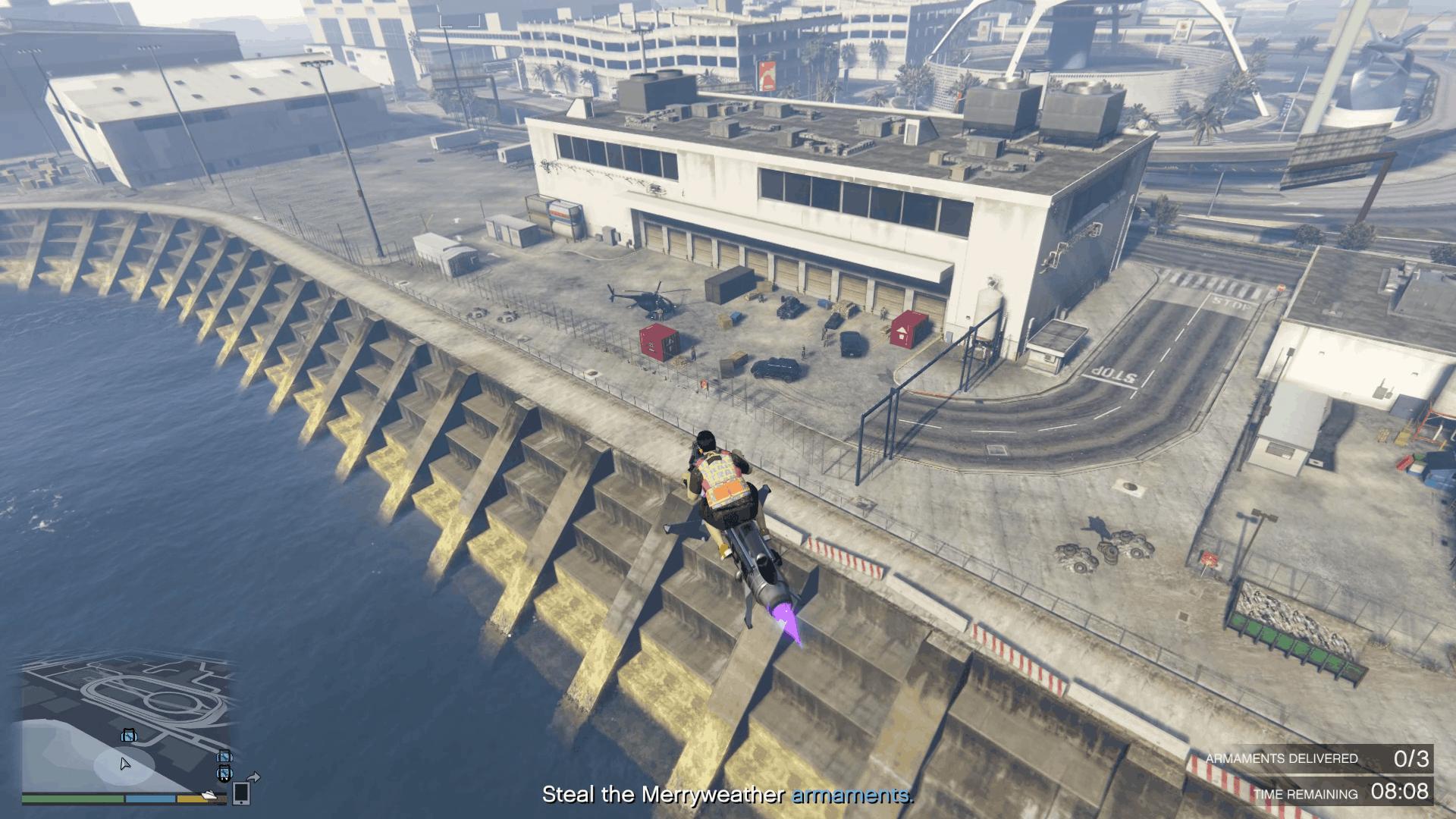Viewport: 1456px width, 819px height.
Task: Click the duffel bag blip near the player arrow
Action: point(129,735)
